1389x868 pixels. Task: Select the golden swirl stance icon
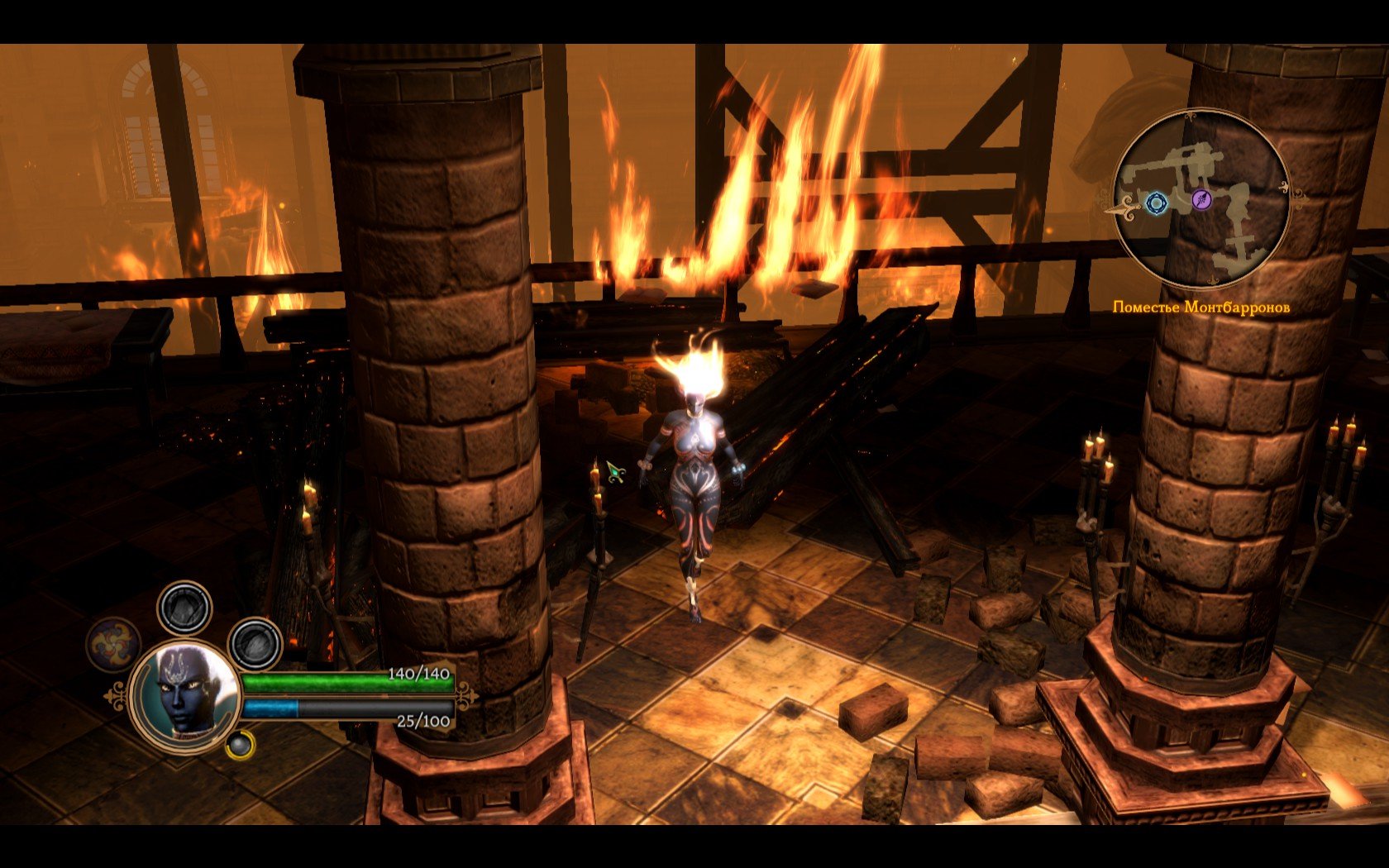[113, 645]
